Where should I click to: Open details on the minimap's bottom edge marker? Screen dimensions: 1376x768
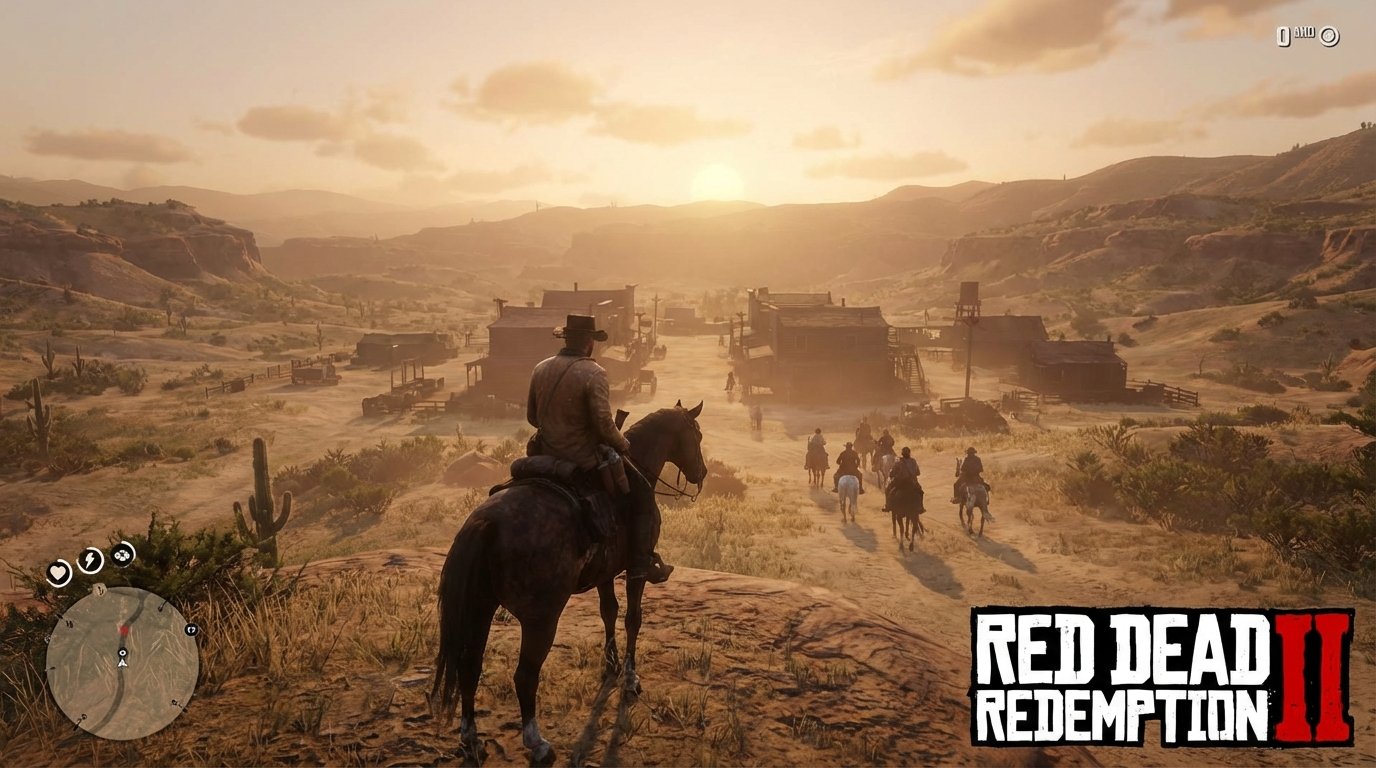(83, 718)
